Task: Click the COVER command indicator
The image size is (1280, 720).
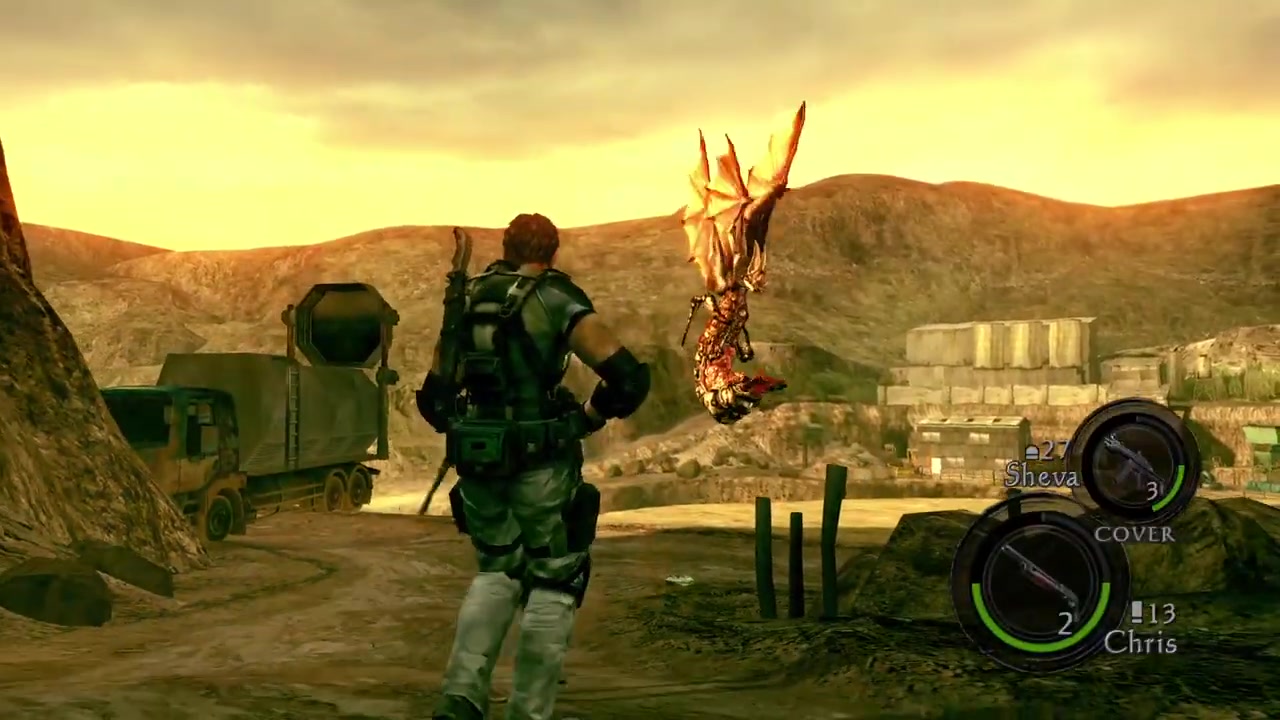Action: coord(1134,535)
